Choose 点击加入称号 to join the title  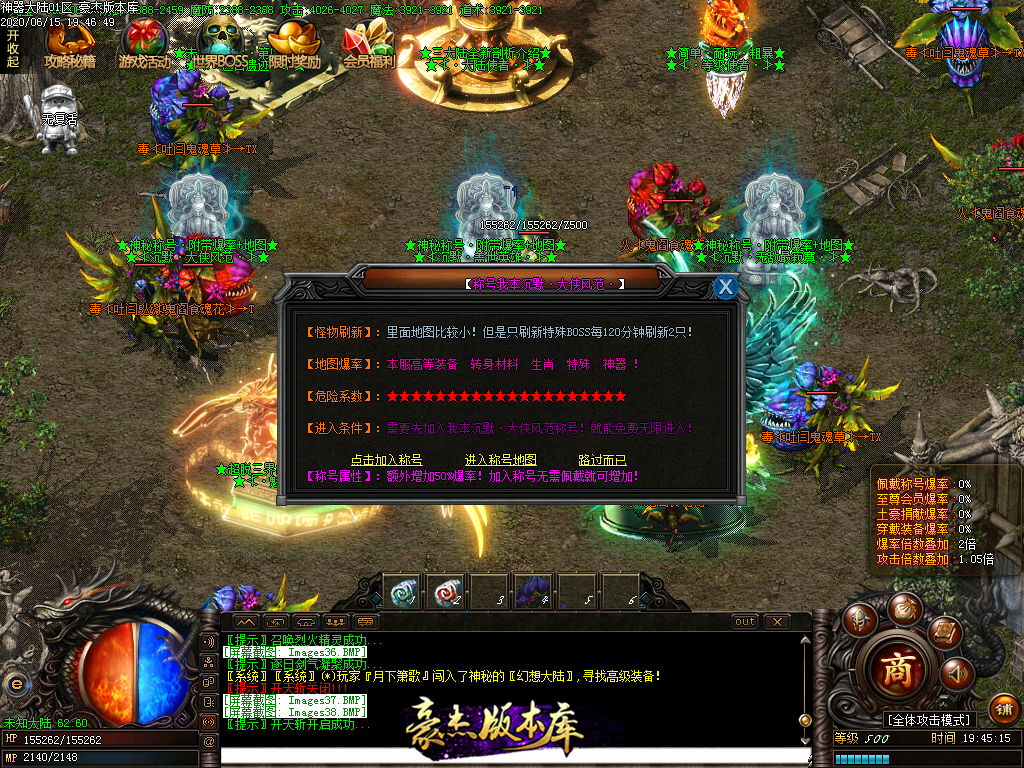387,460
